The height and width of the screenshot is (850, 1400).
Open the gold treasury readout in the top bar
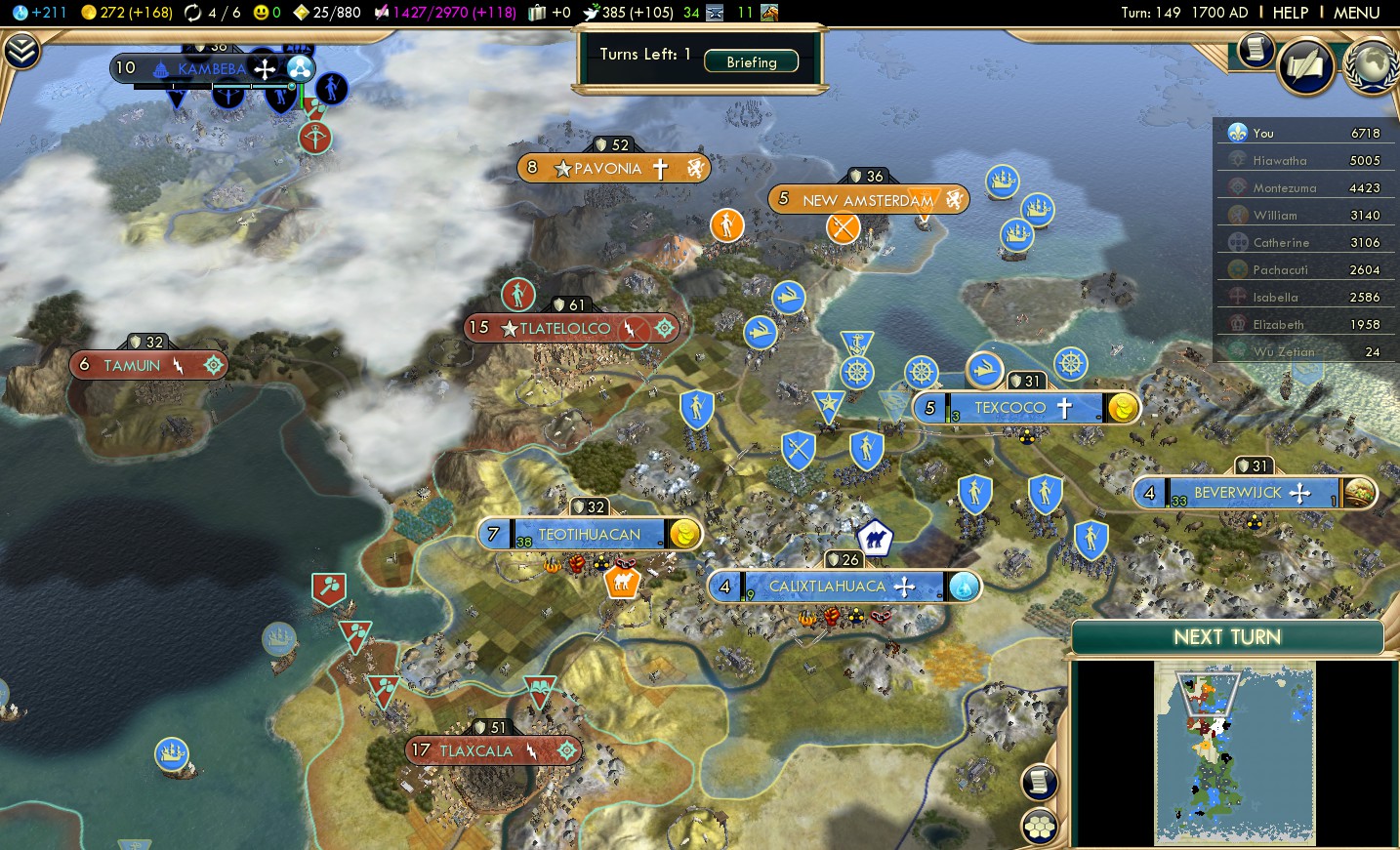(x=125, y=13)
